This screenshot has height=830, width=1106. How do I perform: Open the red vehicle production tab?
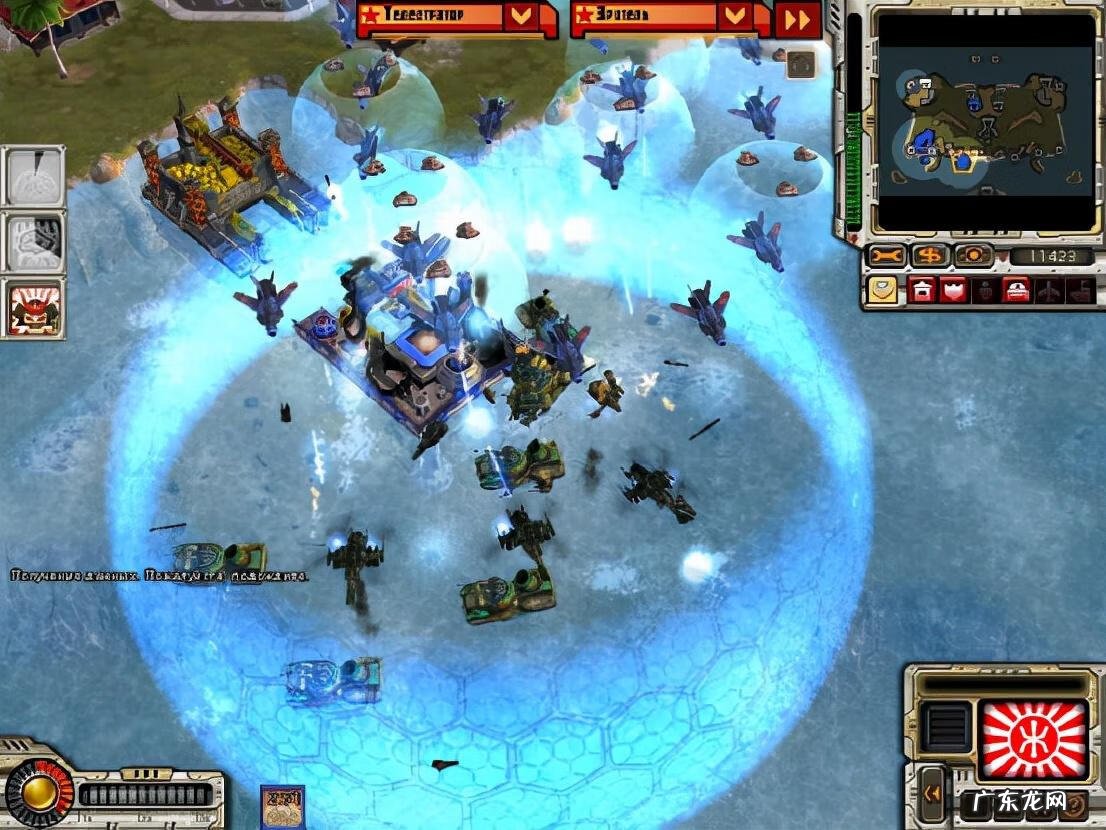1017,289
